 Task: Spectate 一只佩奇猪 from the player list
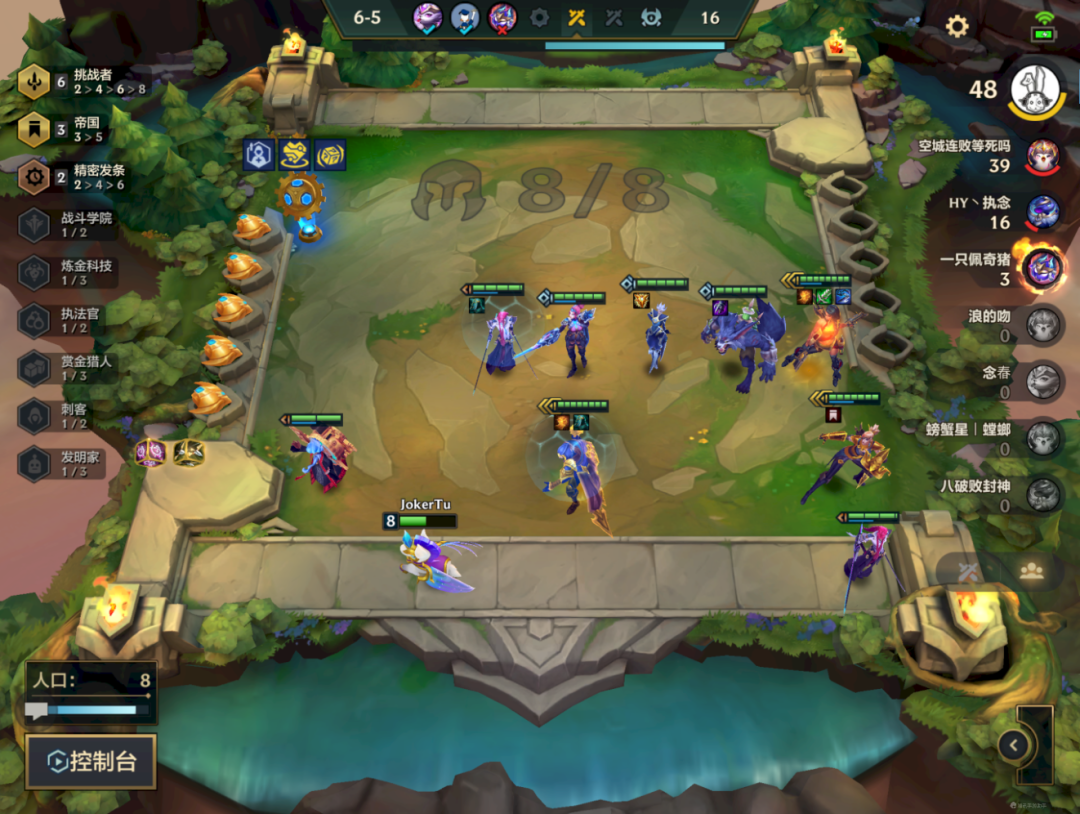1041,268
